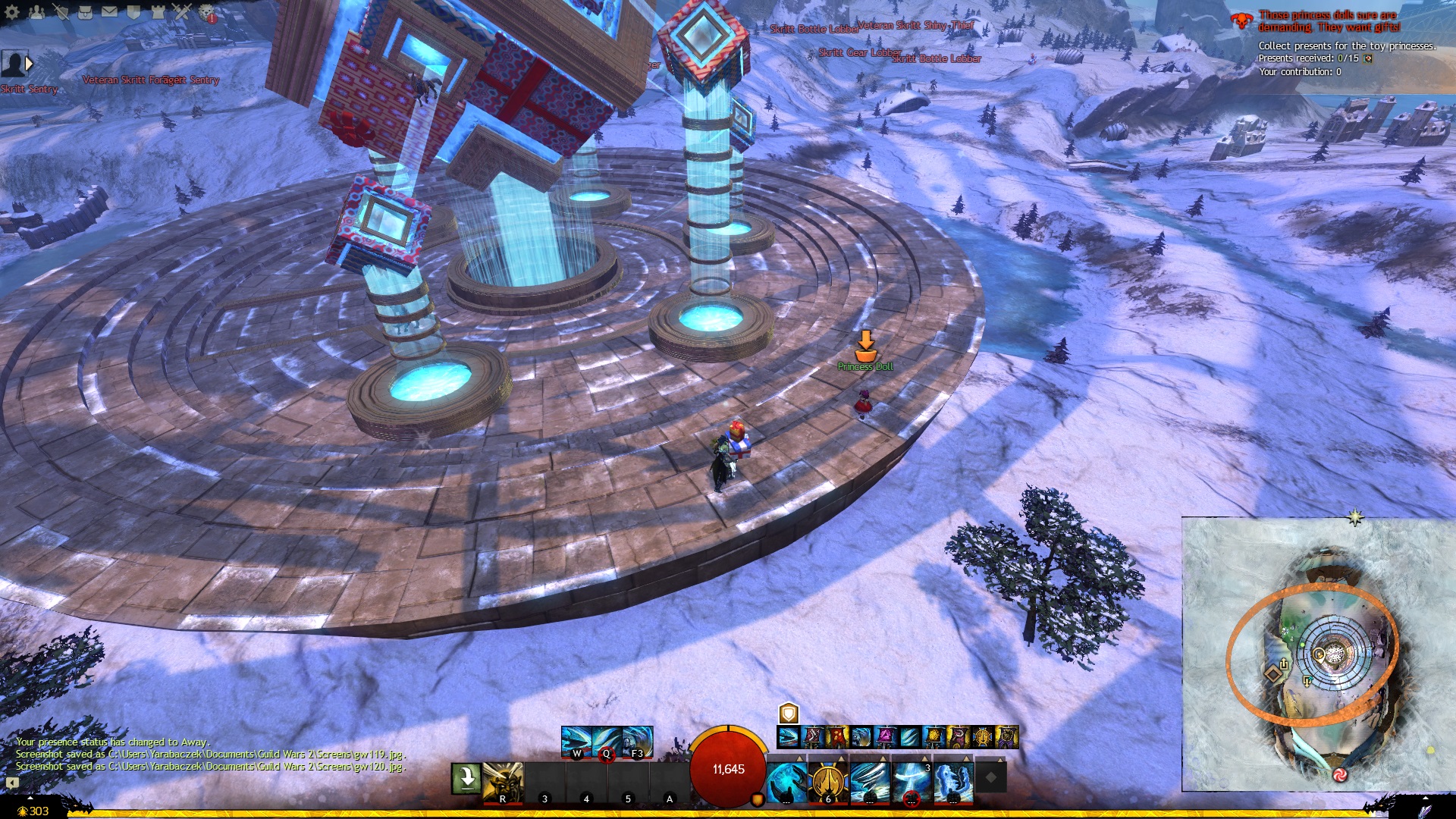
Task: Open the game menu gear icon
Action: (x=13, y=12)
